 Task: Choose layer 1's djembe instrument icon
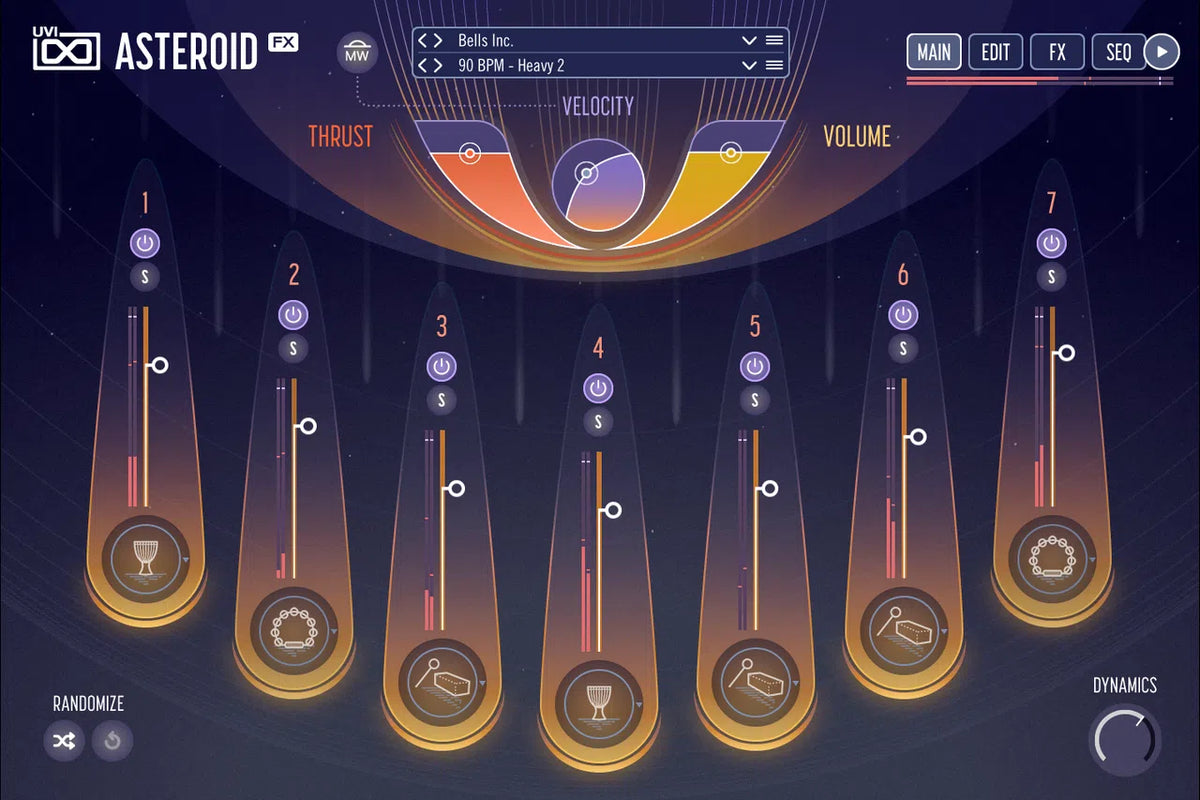point(145,556)
